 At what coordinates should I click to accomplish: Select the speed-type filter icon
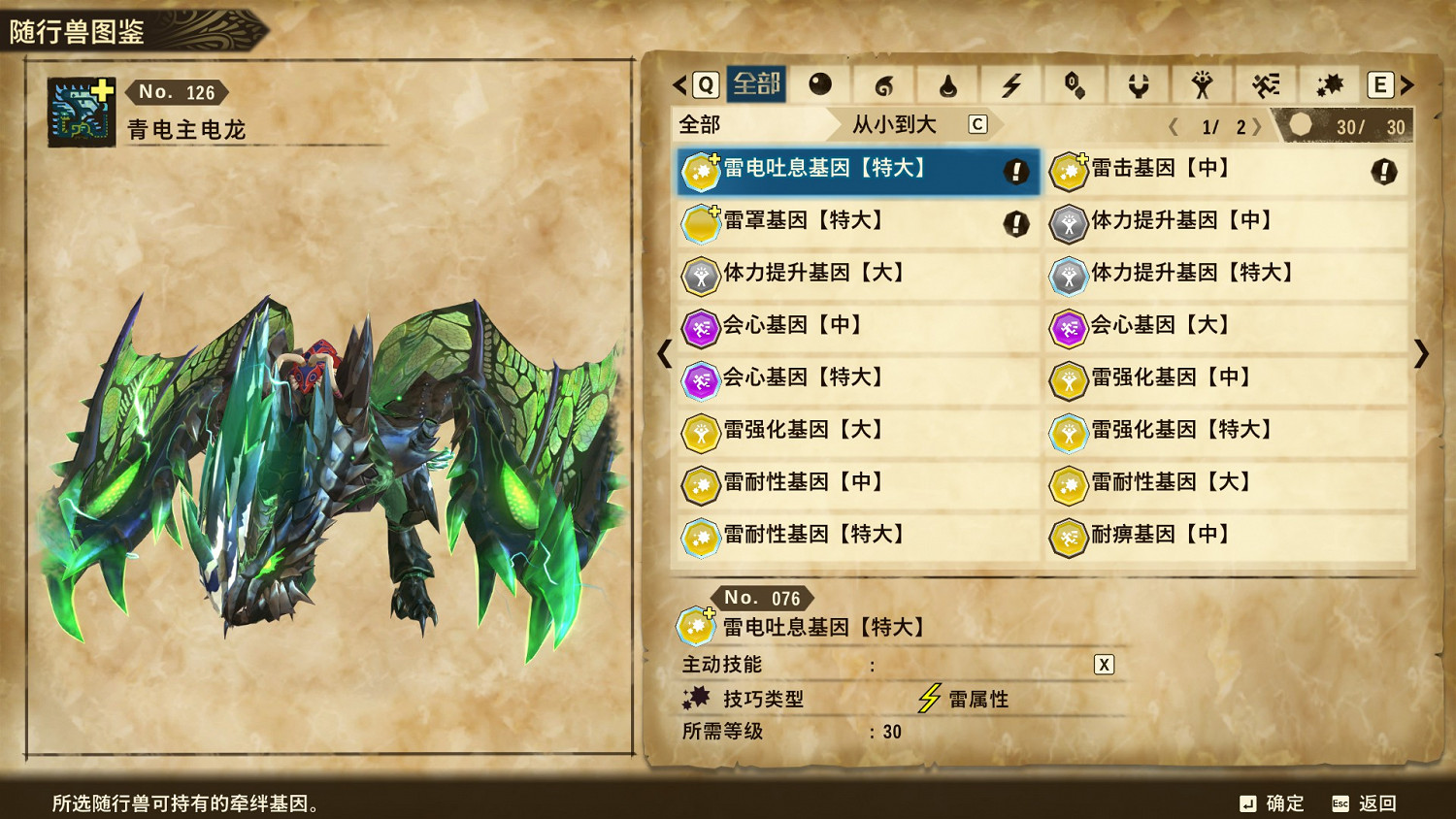point(1265,84)
